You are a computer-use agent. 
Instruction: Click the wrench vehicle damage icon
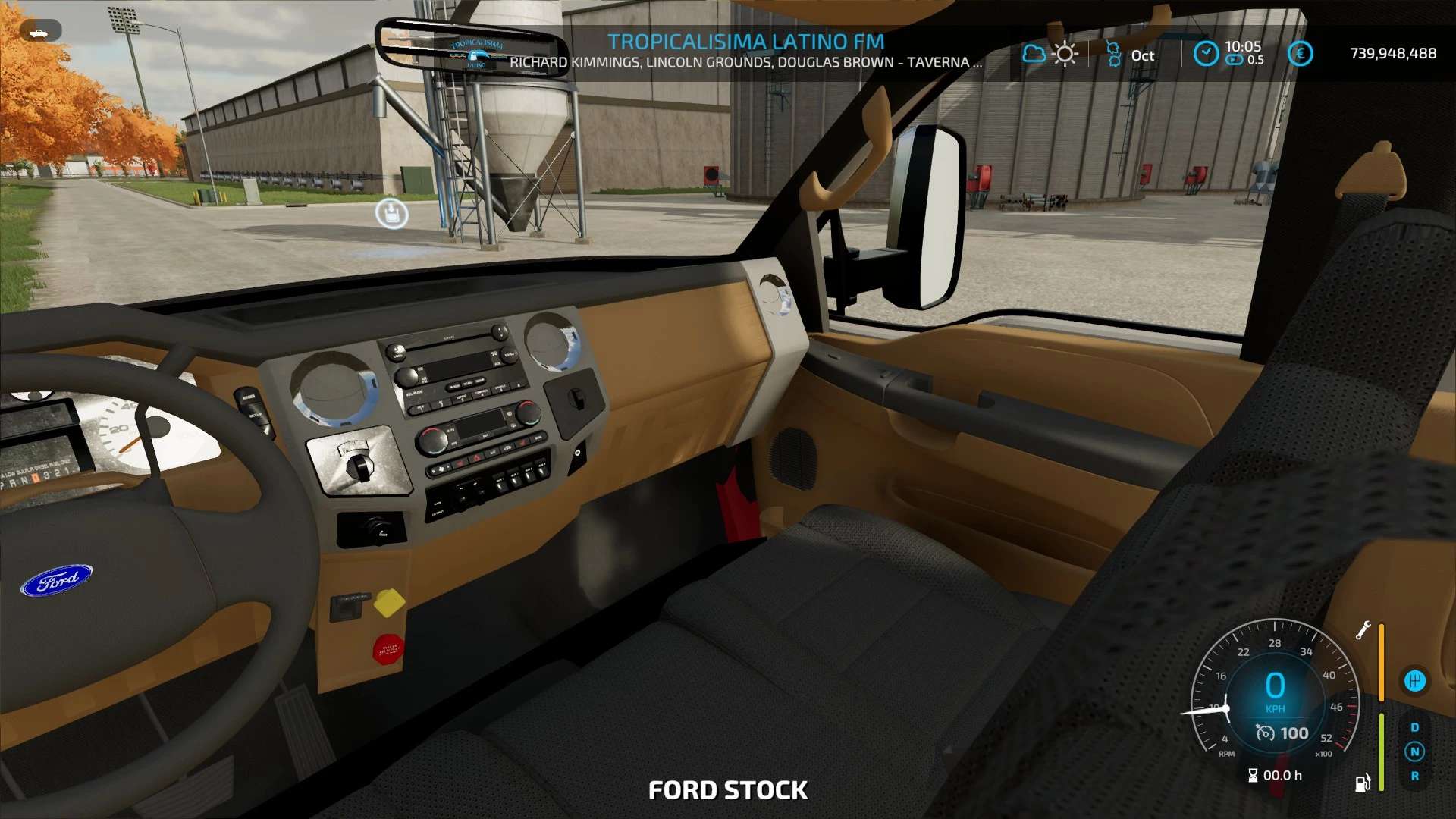(1363, 630)
